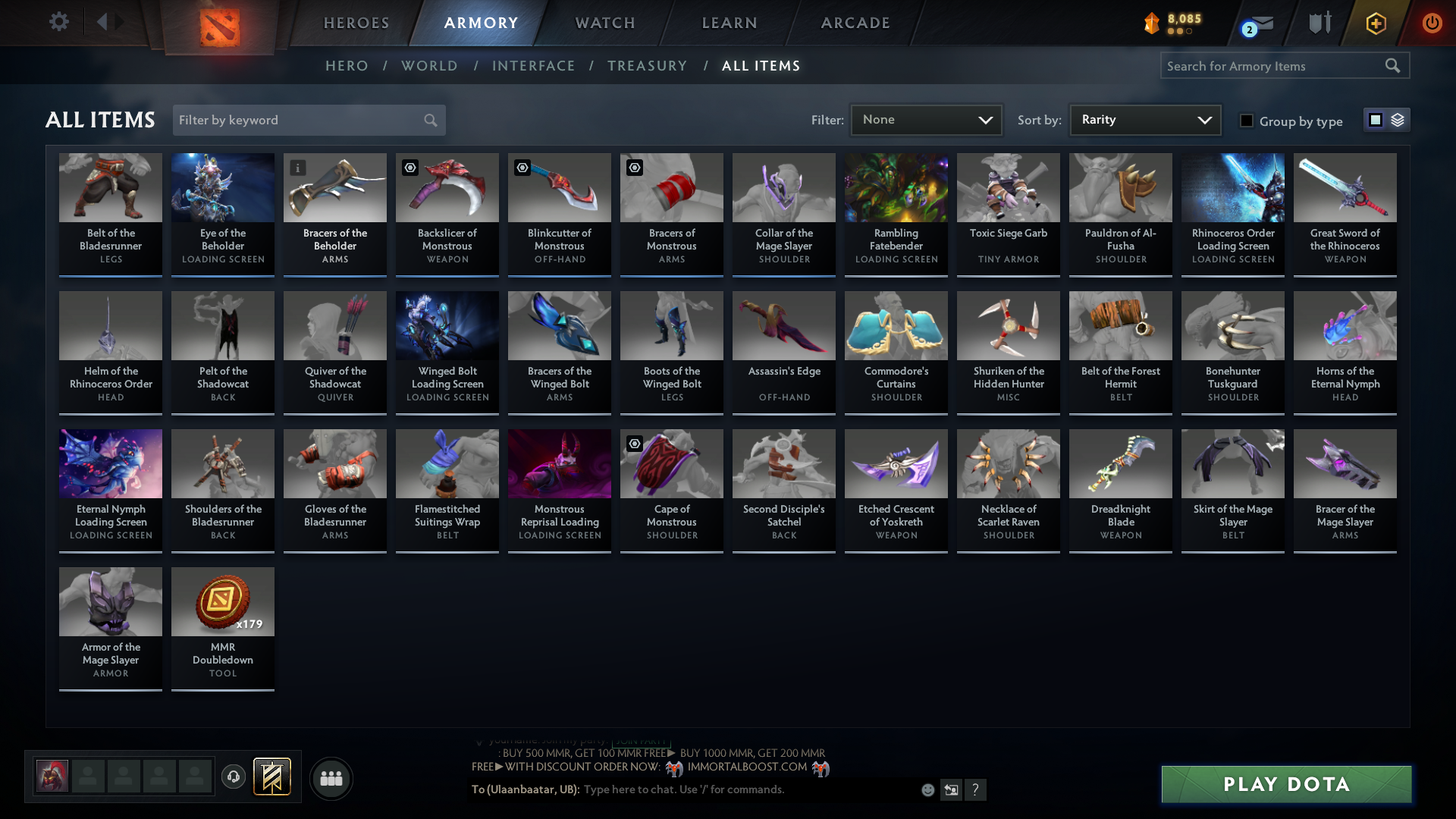
Task: Switch to the WATCH tab
Action: [x=604, y=23]
